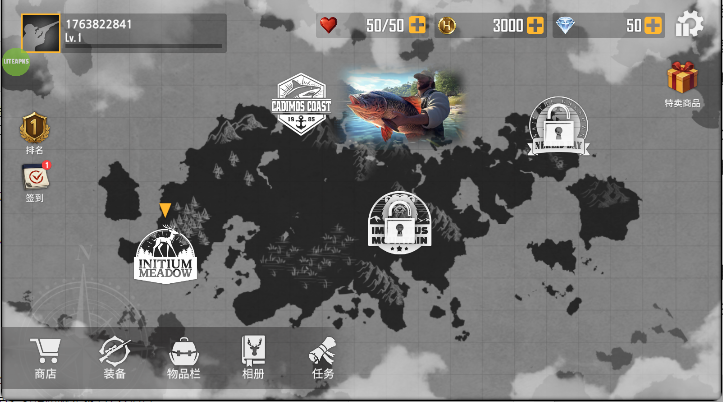Open the 相册 album book
This screenshot has width=723, height=402.
point(253,358)
